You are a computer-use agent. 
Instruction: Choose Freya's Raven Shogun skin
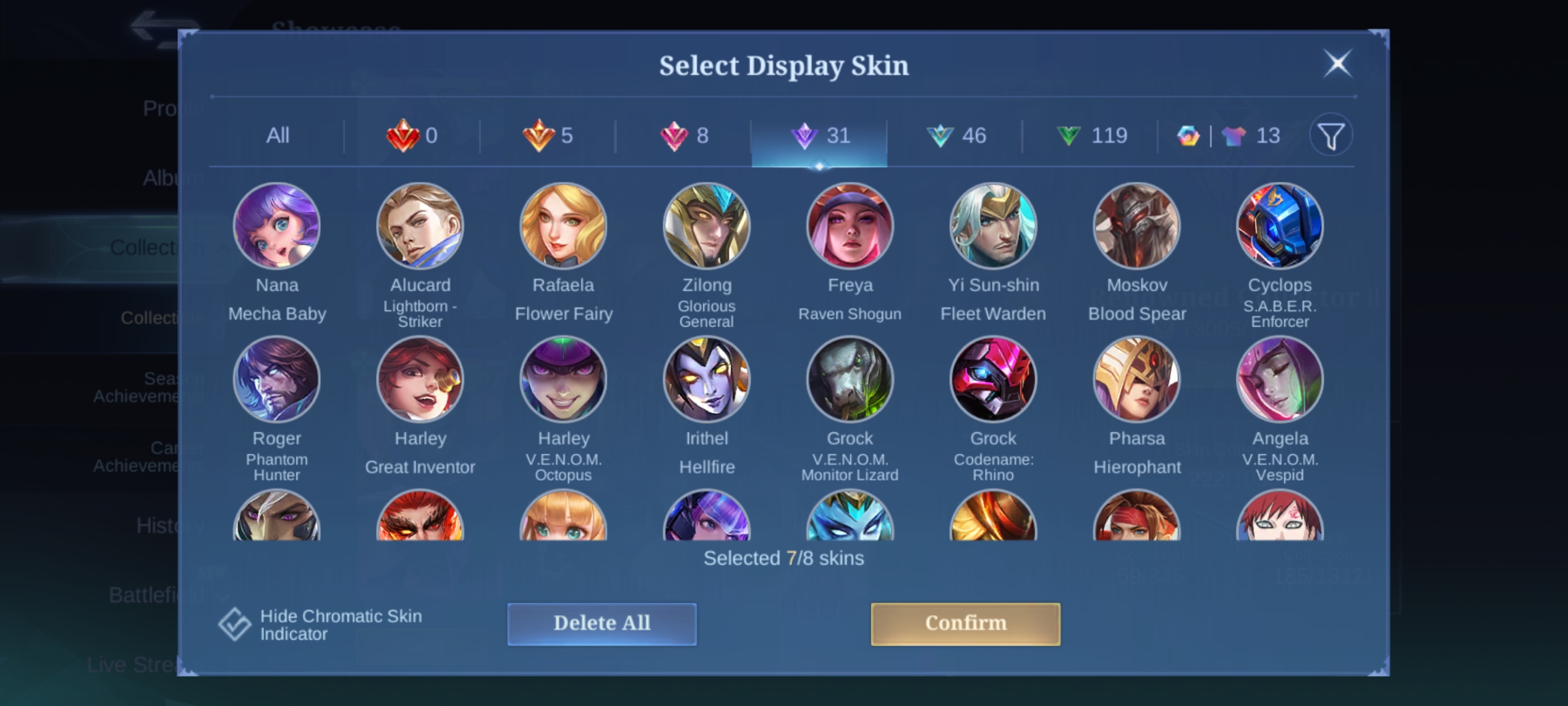coord(850,226)
